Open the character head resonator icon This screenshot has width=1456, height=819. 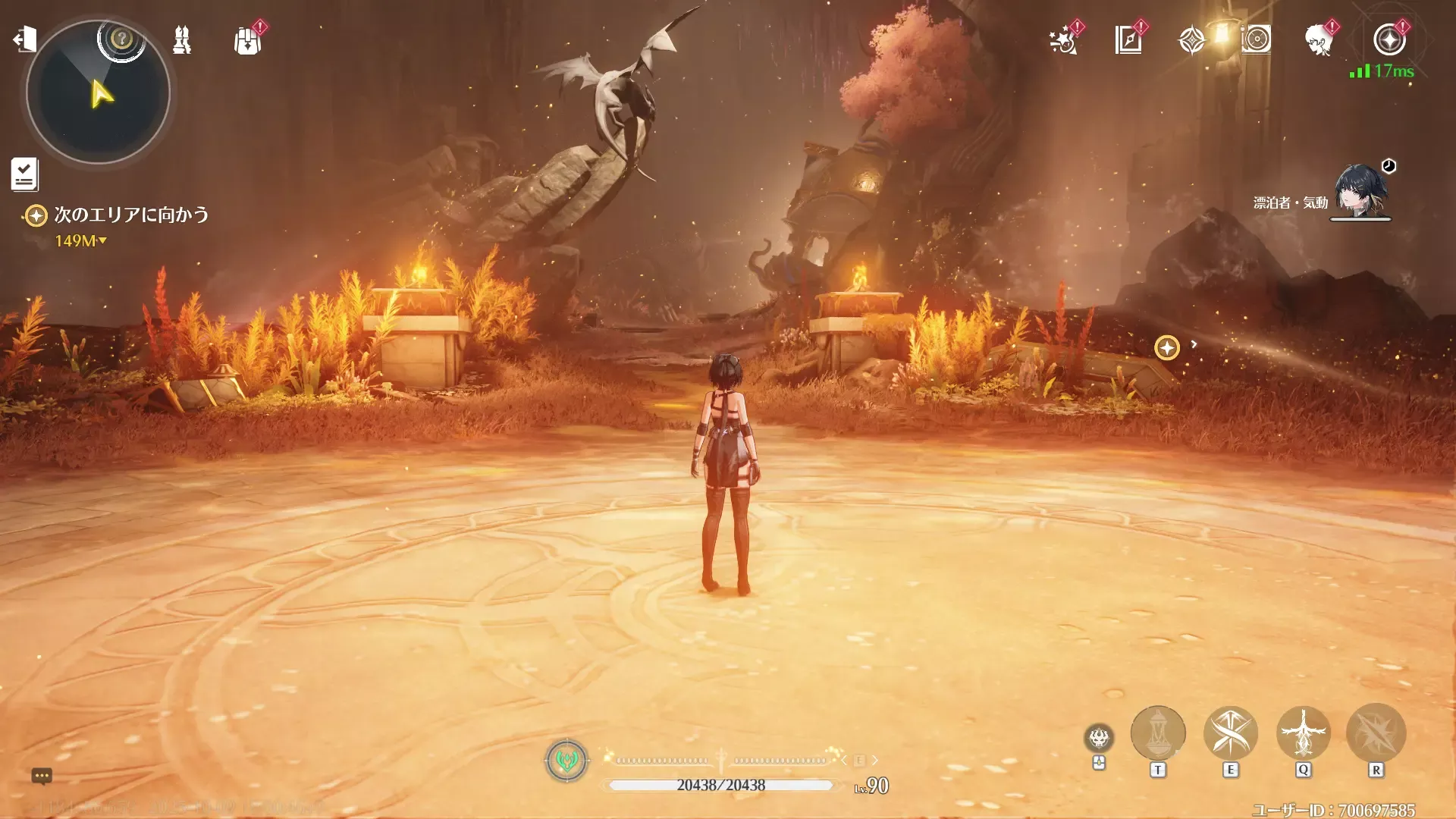point(1319,40)
